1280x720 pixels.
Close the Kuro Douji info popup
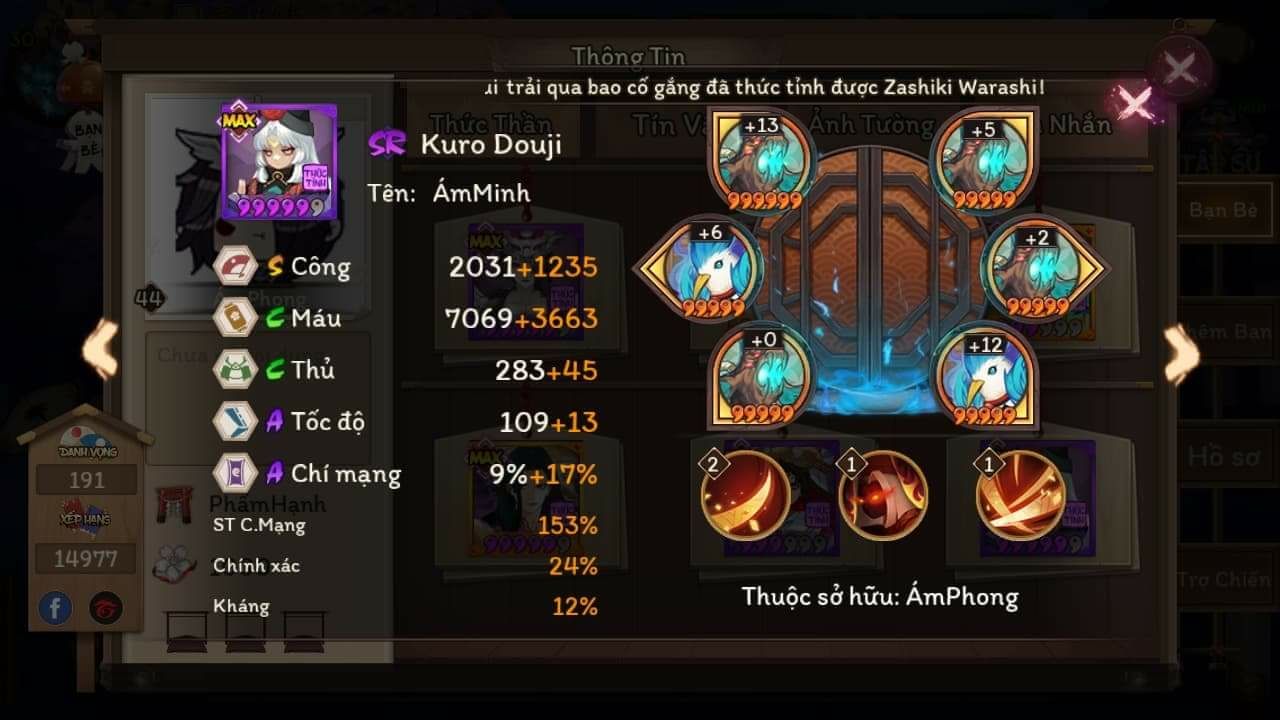coord(1135,102)
